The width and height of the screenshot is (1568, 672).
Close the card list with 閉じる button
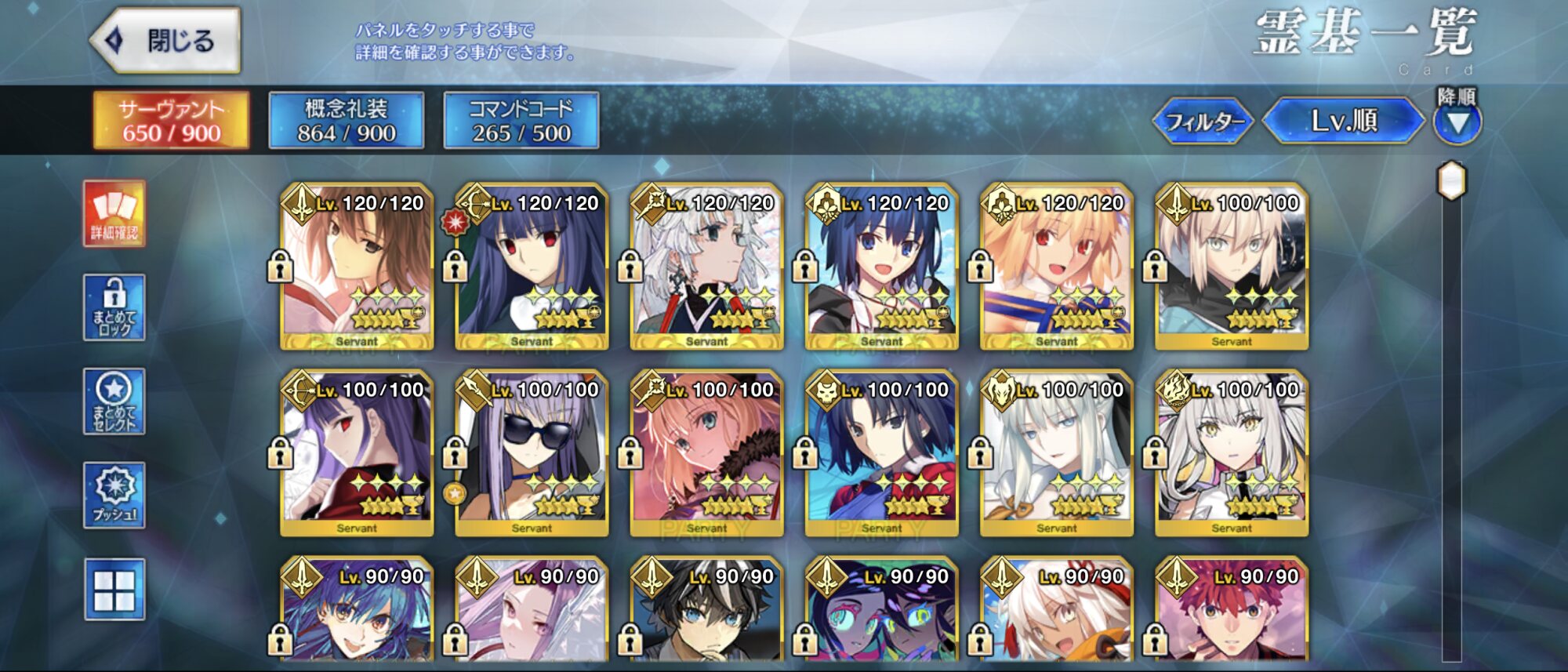166,41
